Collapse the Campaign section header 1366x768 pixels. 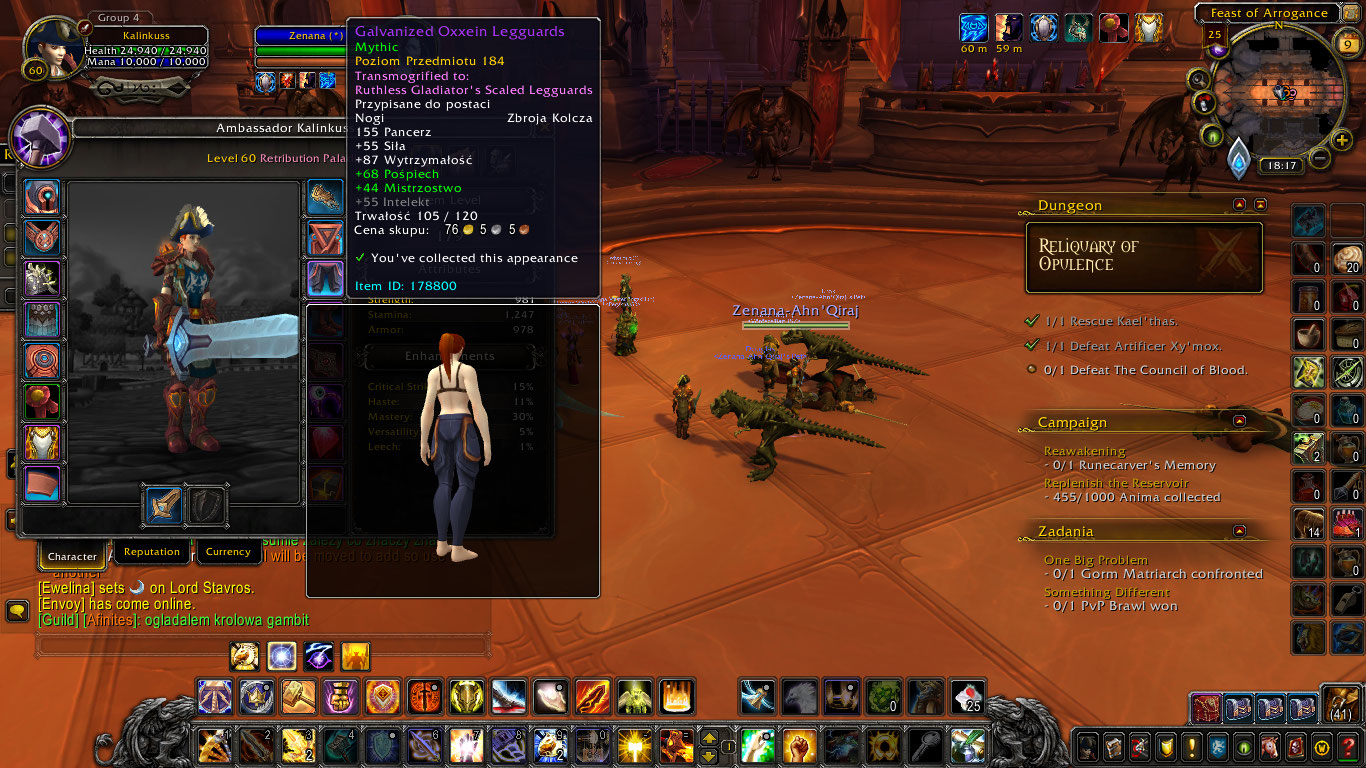click(1240, 421)
